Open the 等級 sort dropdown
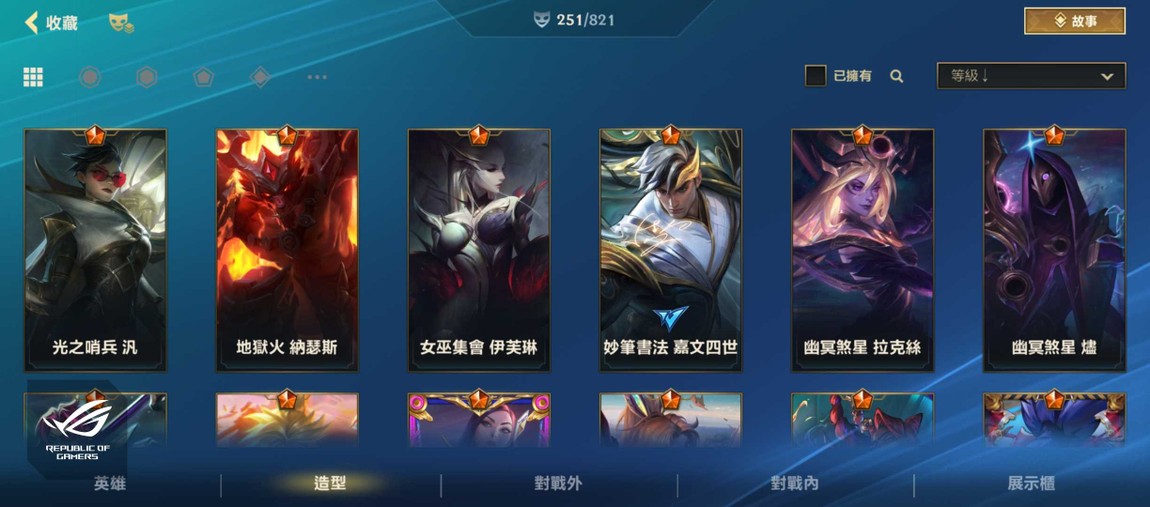This screenshot has height=507, width=1150. (1030, 76)
